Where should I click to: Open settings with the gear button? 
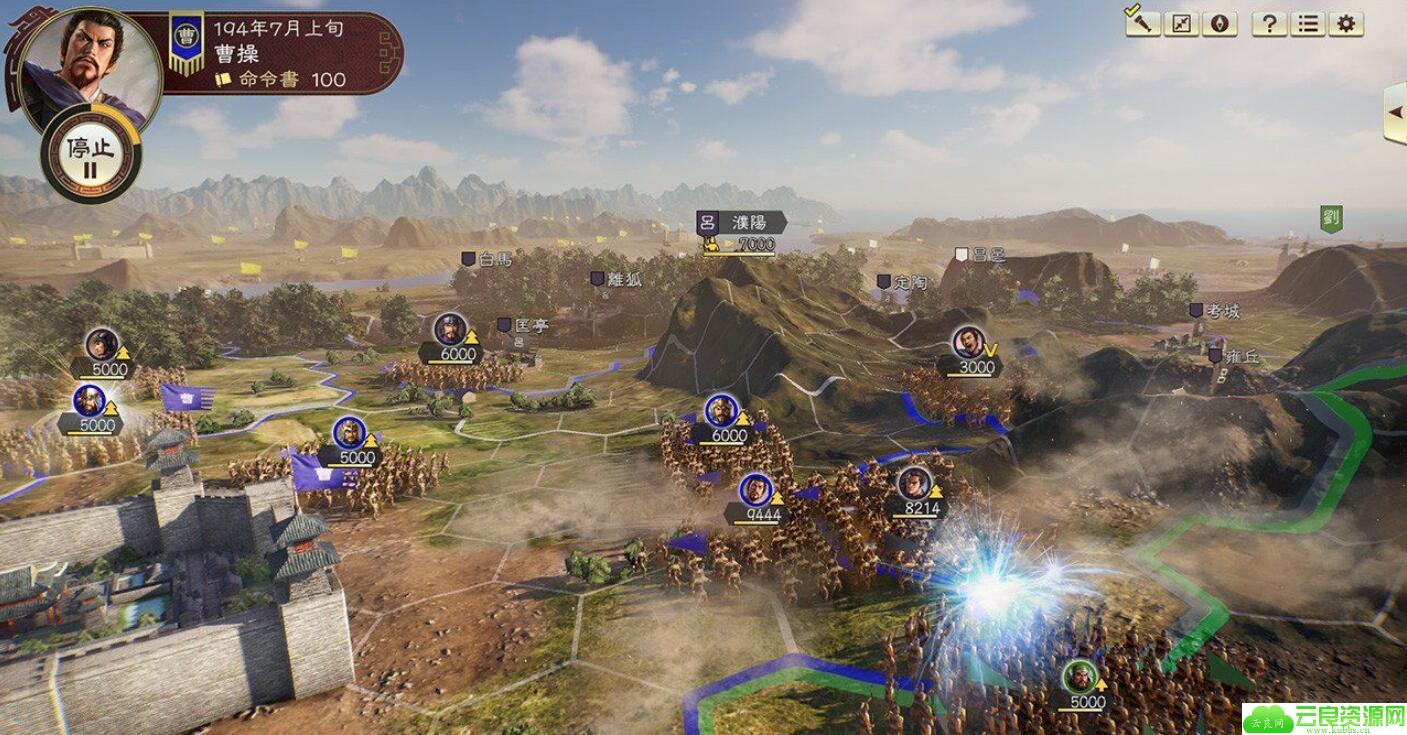(1346, 24)
